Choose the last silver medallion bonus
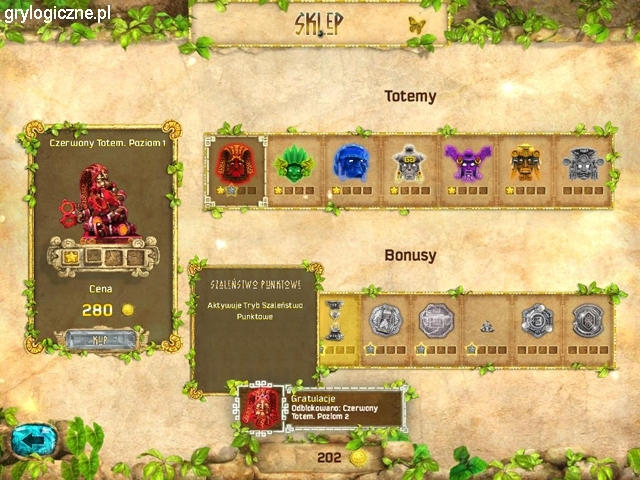This screenshot has height=480, width=640. 587,321
